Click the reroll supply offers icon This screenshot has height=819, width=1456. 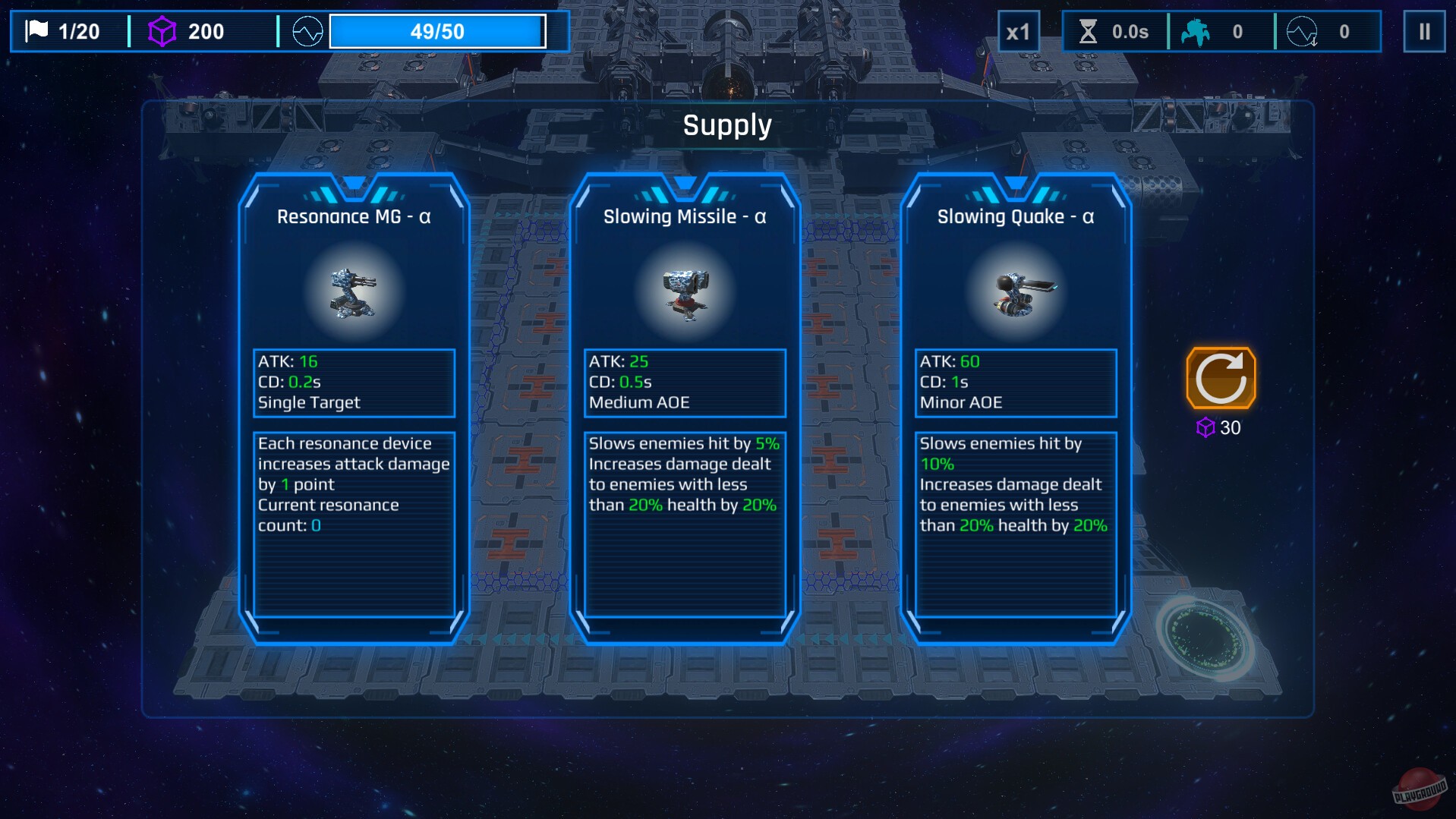click(x=1221, y=377)
